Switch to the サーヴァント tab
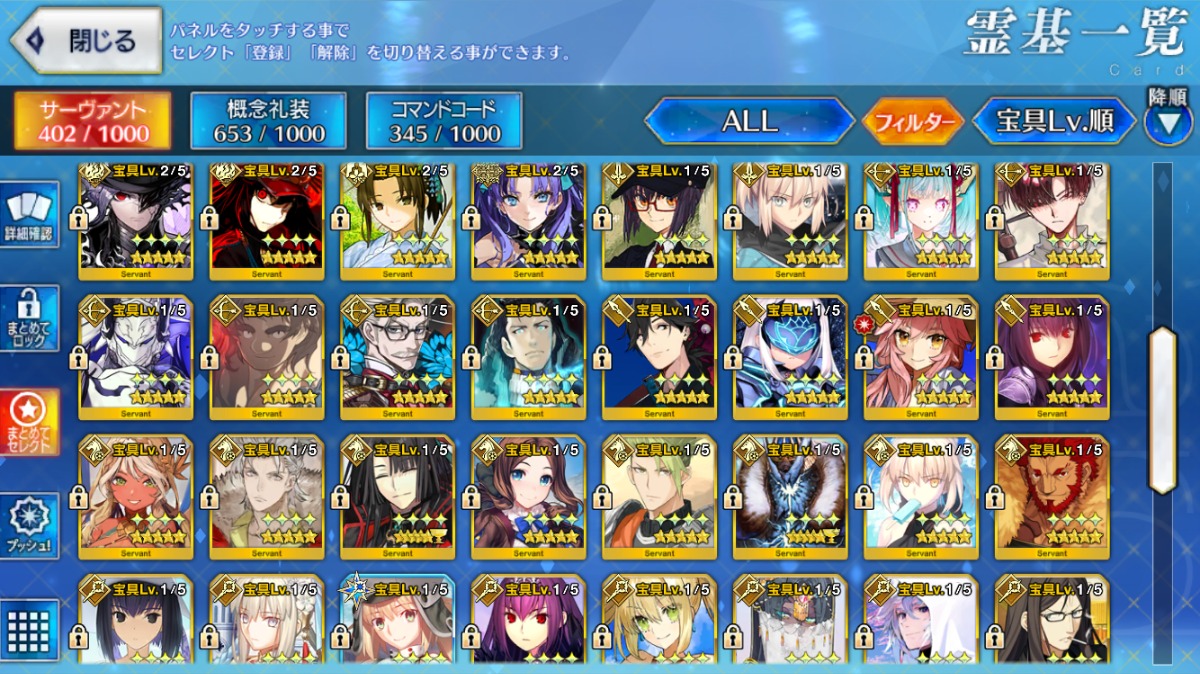Viewport: 1200px width, 674px height. tap(92, 121)
